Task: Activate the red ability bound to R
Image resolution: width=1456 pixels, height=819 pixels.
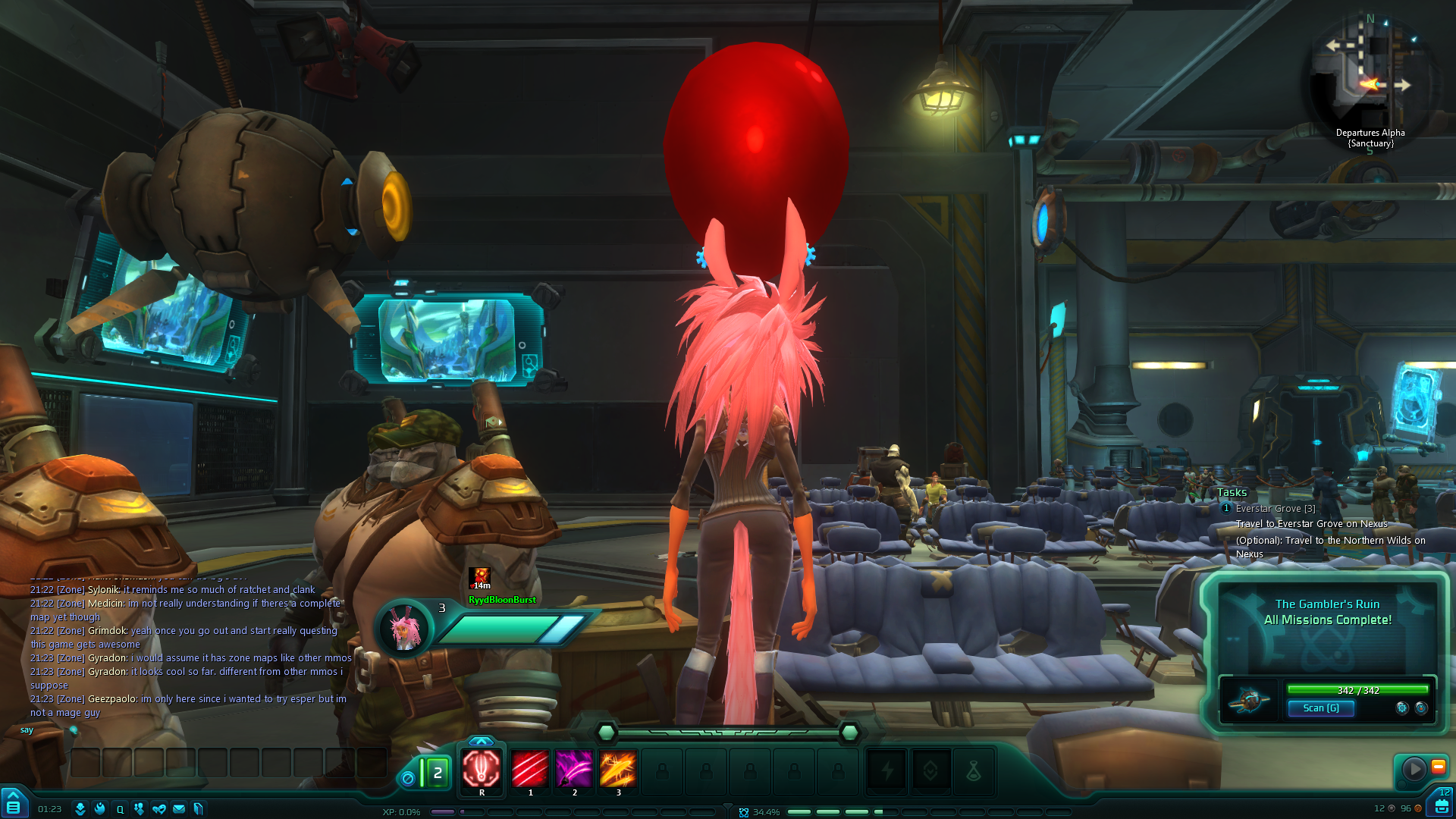Action: click(x=482, y=770)
